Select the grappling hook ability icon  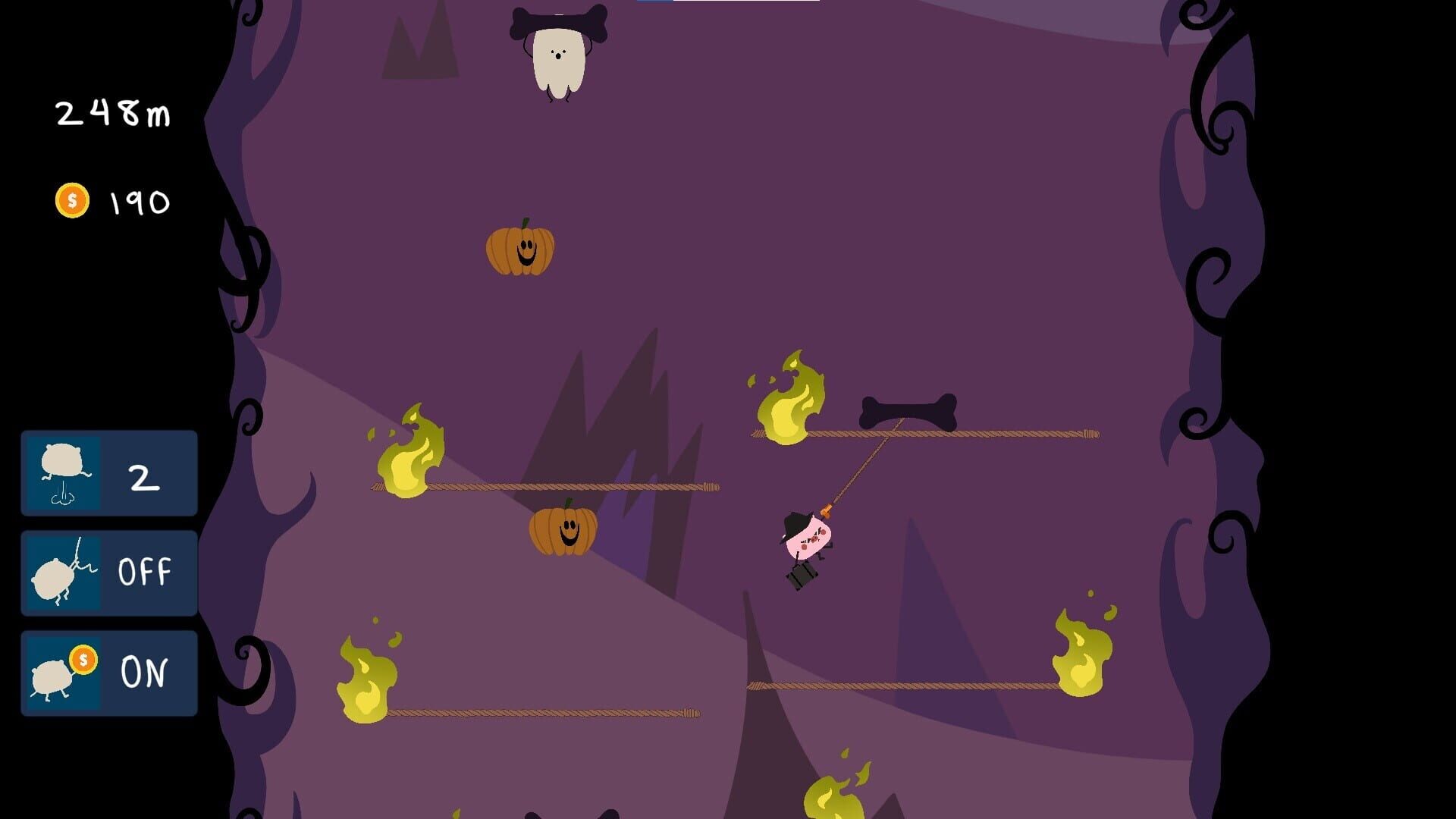click(64, 573)
